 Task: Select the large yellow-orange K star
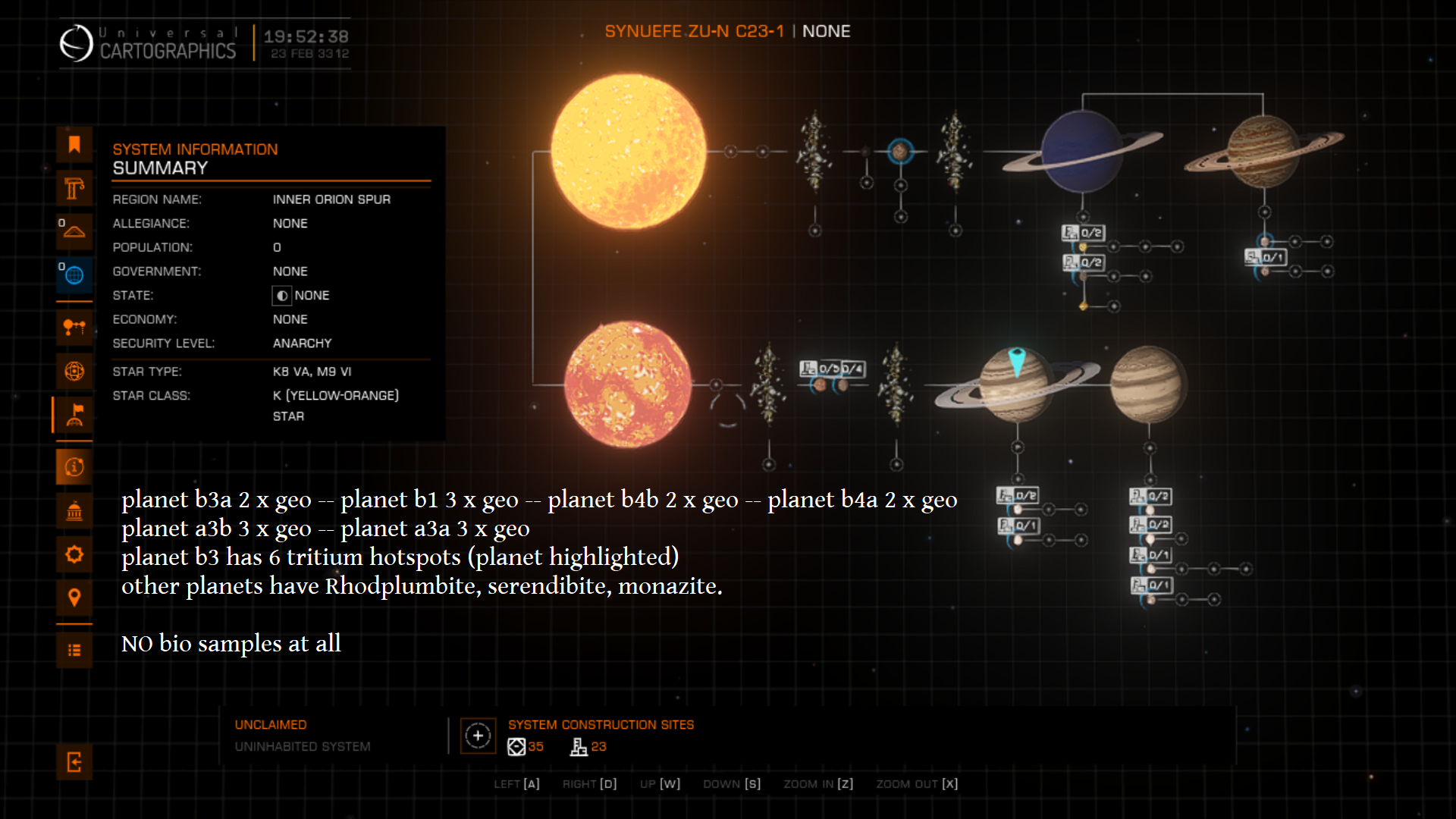point(628,152)
